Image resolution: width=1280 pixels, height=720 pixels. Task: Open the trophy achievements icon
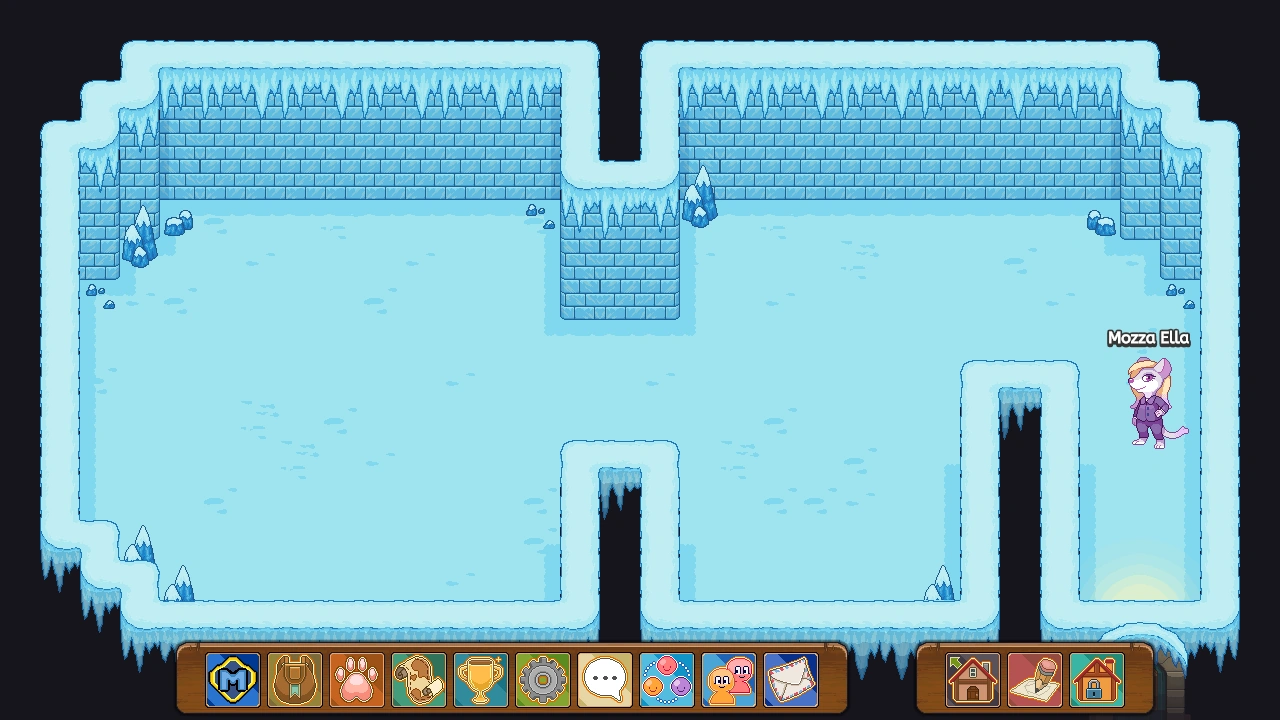[479, 681]
